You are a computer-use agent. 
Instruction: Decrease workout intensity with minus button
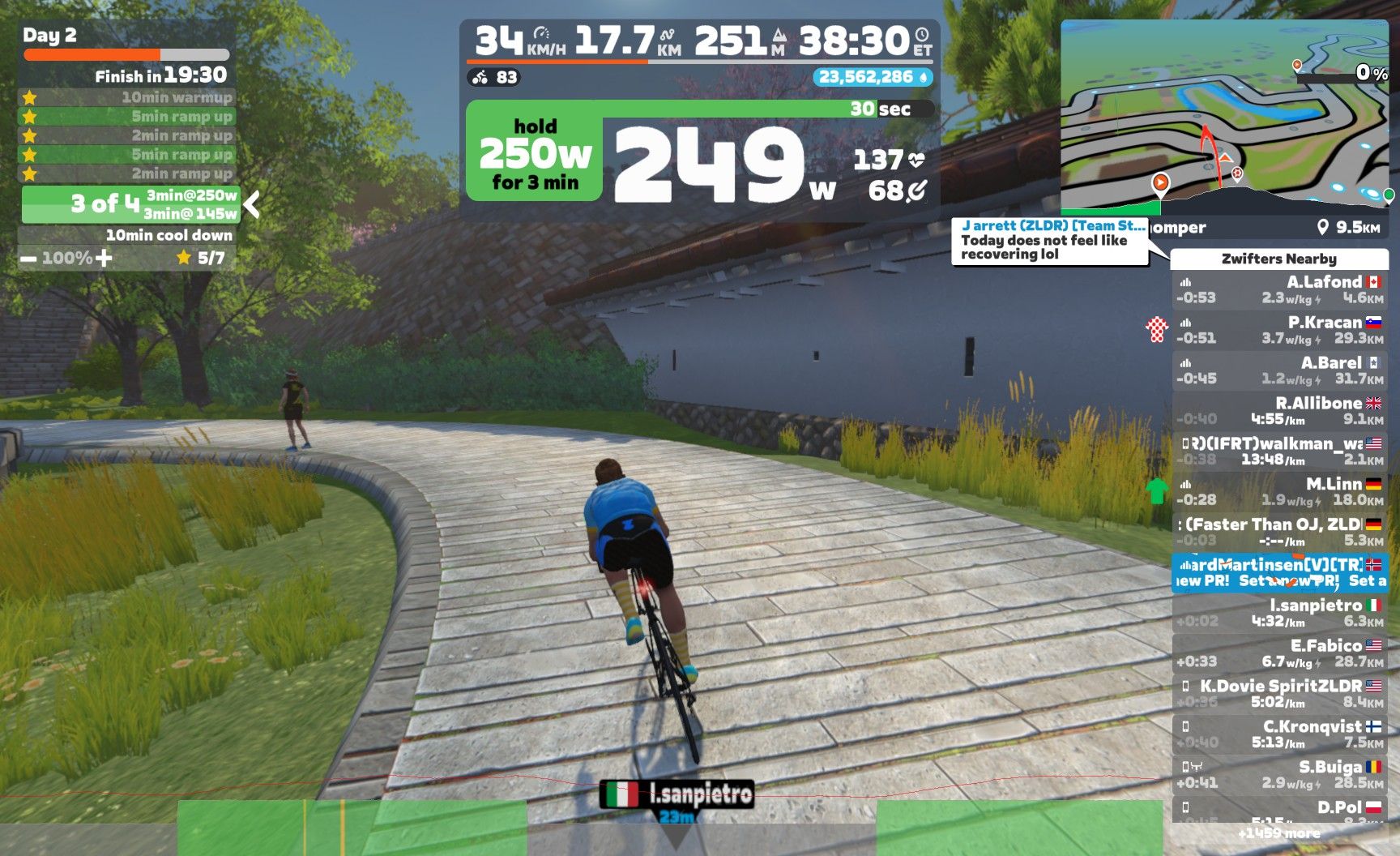(x=28, y=259)
